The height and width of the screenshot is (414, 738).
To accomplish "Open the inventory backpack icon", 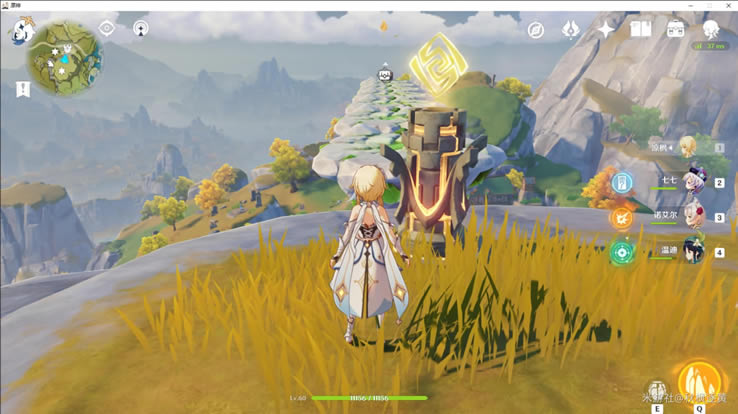I will pyautogui.click(x=676, y=30).
